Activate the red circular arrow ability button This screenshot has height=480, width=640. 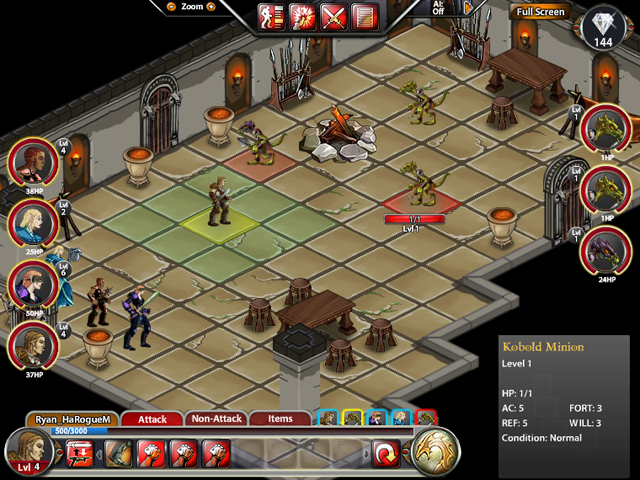pos(386,453)
